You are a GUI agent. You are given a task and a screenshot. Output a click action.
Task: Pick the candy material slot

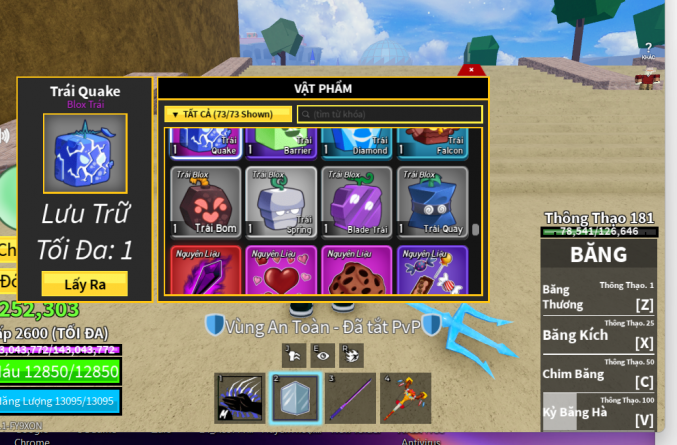(433, 271)
